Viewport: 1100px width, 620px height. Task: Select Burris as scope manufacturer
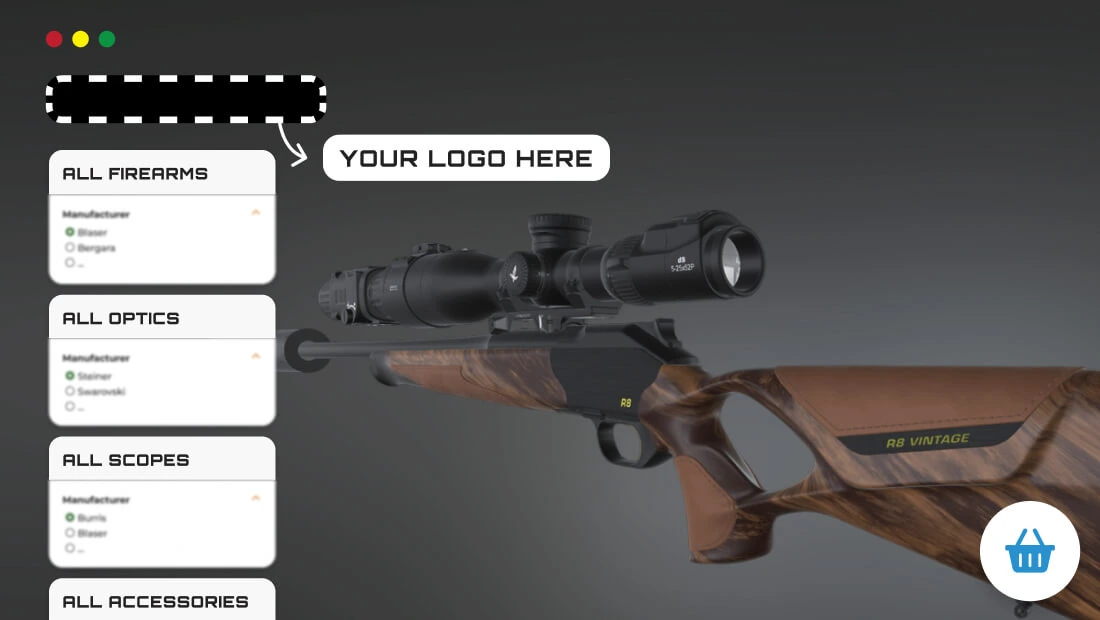[70, 518]
